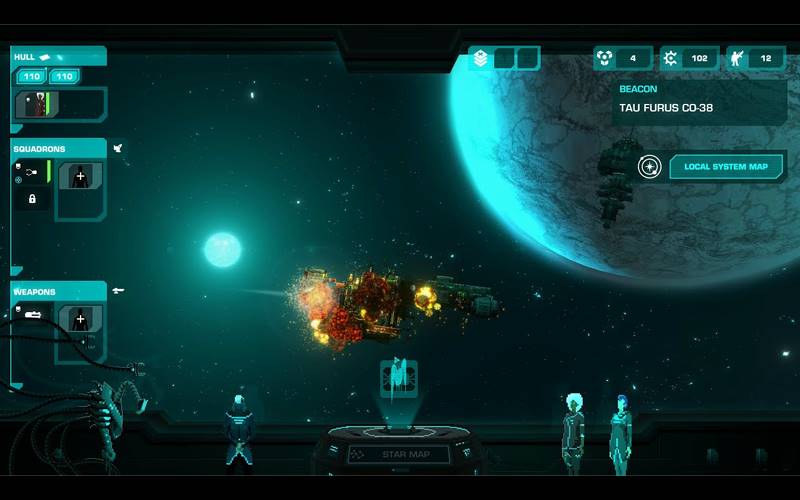The width and height of the screenshot is (800, 500).
Task: Select the ship portrait in the Hull panel
Action: tap(35, 104)
